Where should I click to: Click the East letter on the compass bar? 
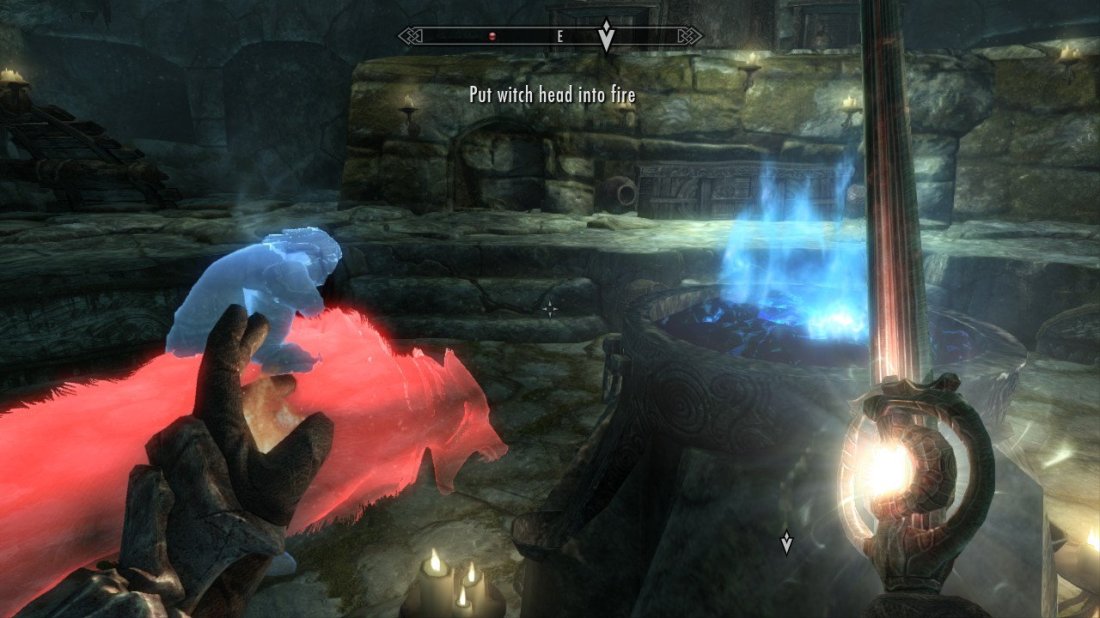[560, 36]
